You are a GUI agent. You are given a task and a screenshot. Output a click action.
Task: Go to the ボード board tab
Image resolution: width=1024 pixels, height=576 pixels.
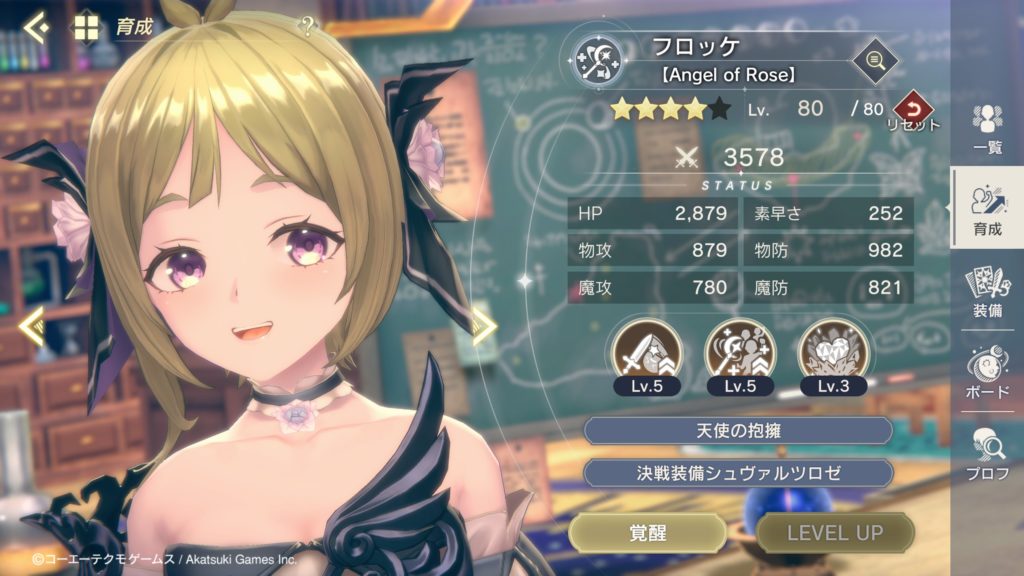click(988, 372)
